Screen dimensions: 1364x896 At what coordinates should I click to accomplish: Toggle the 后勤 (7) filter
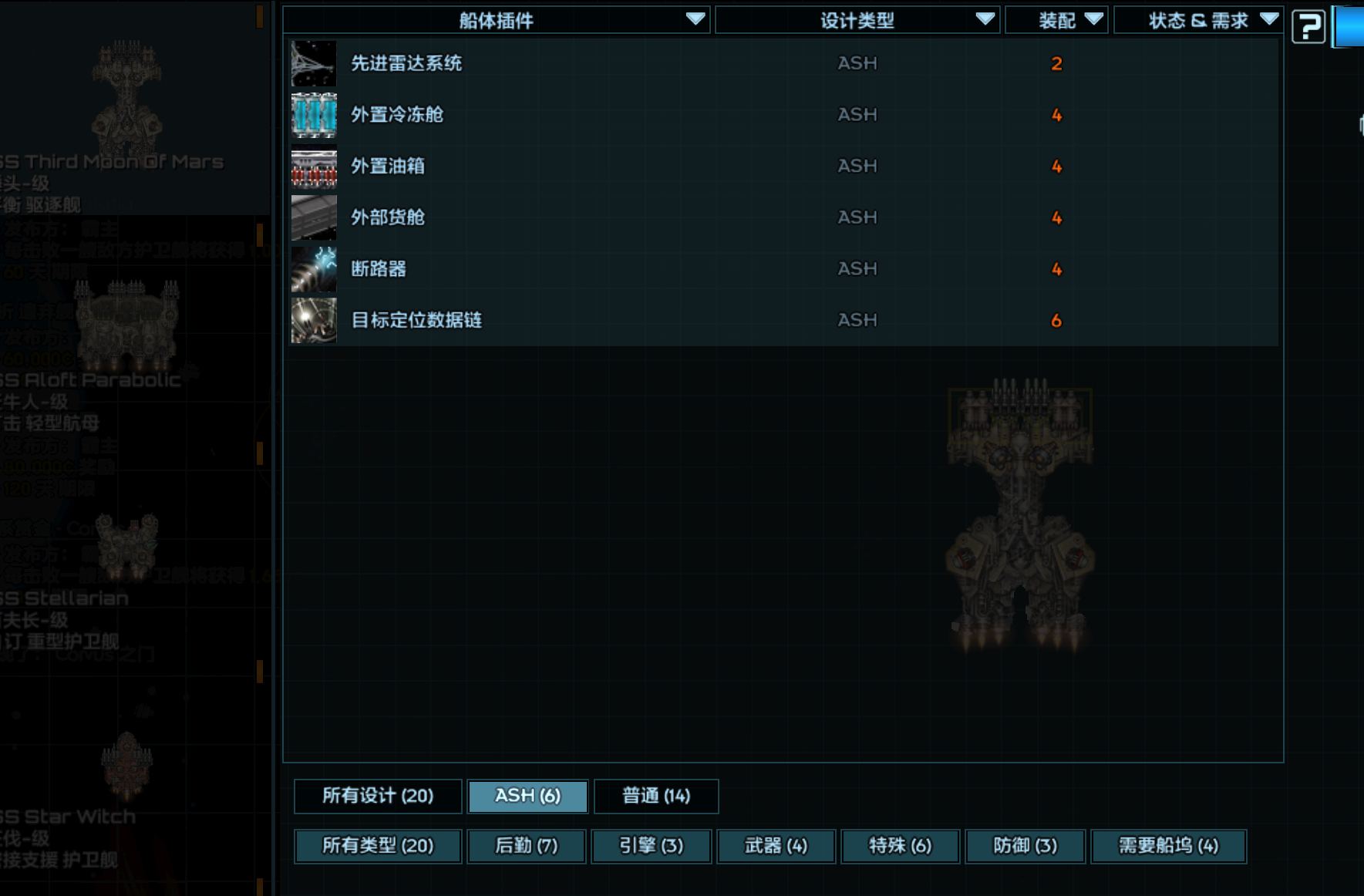tap(526, 846)
